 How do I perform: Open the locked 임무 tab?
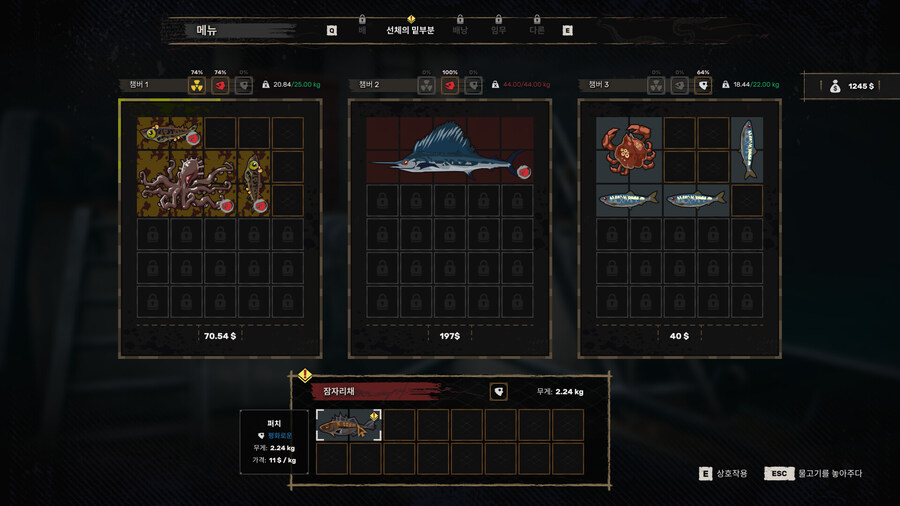(x=498, y=30)
